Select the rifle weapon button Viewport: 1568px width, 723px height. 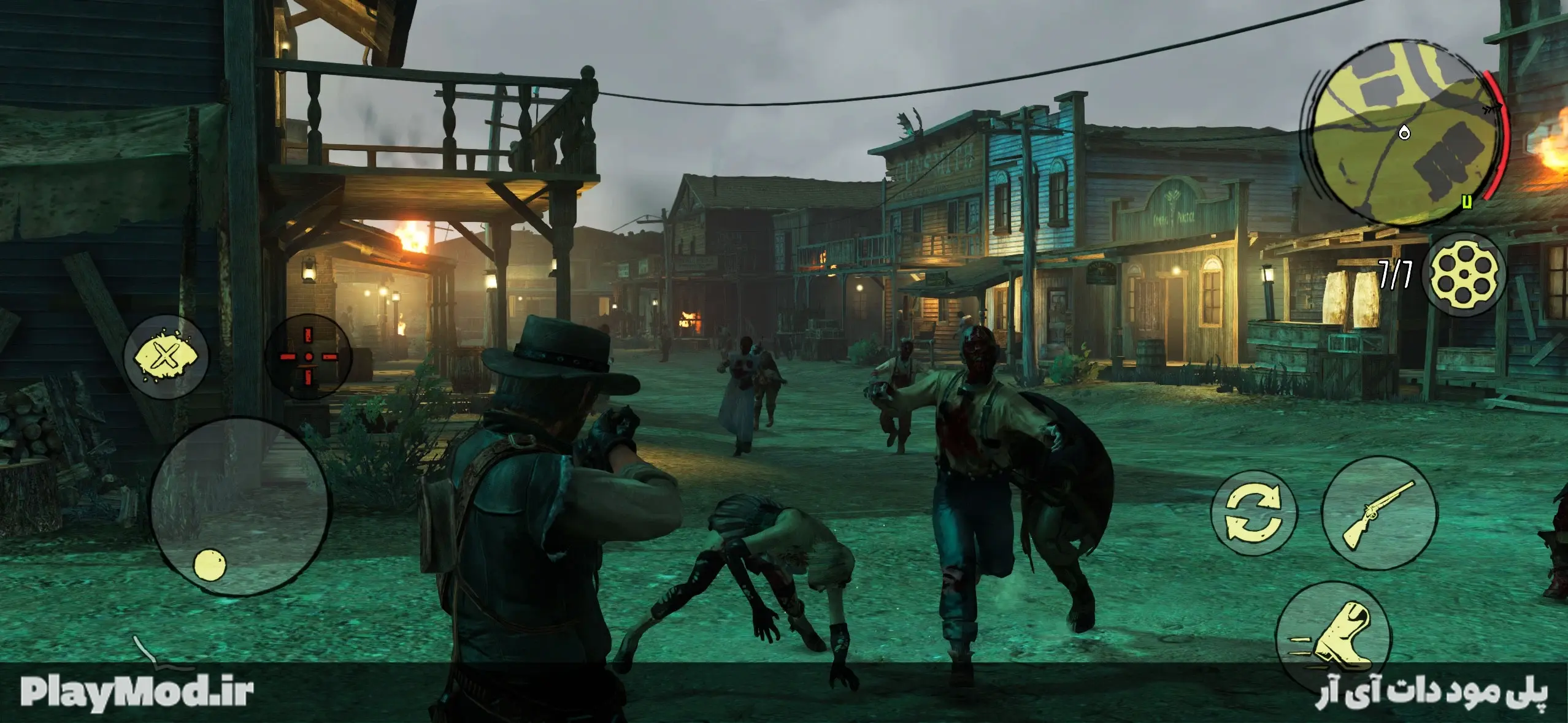(x=1379, y=515)
